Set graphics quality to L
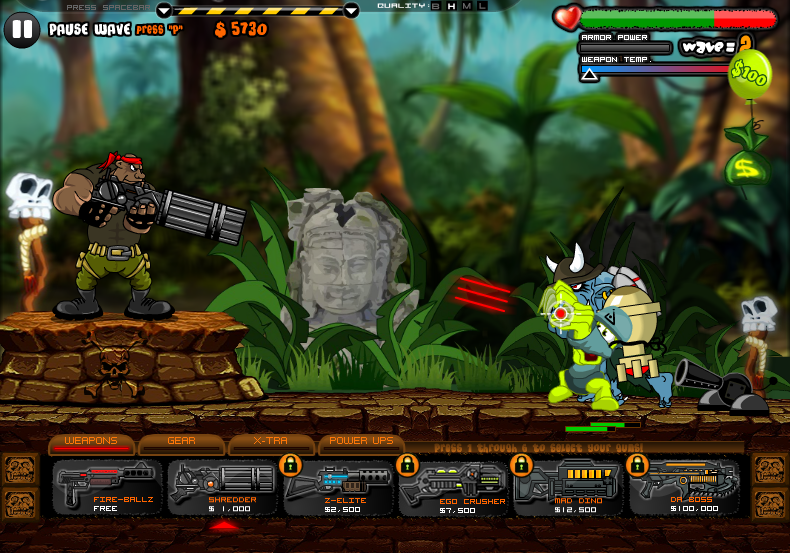The image size is (790, 553). (483, 6)
